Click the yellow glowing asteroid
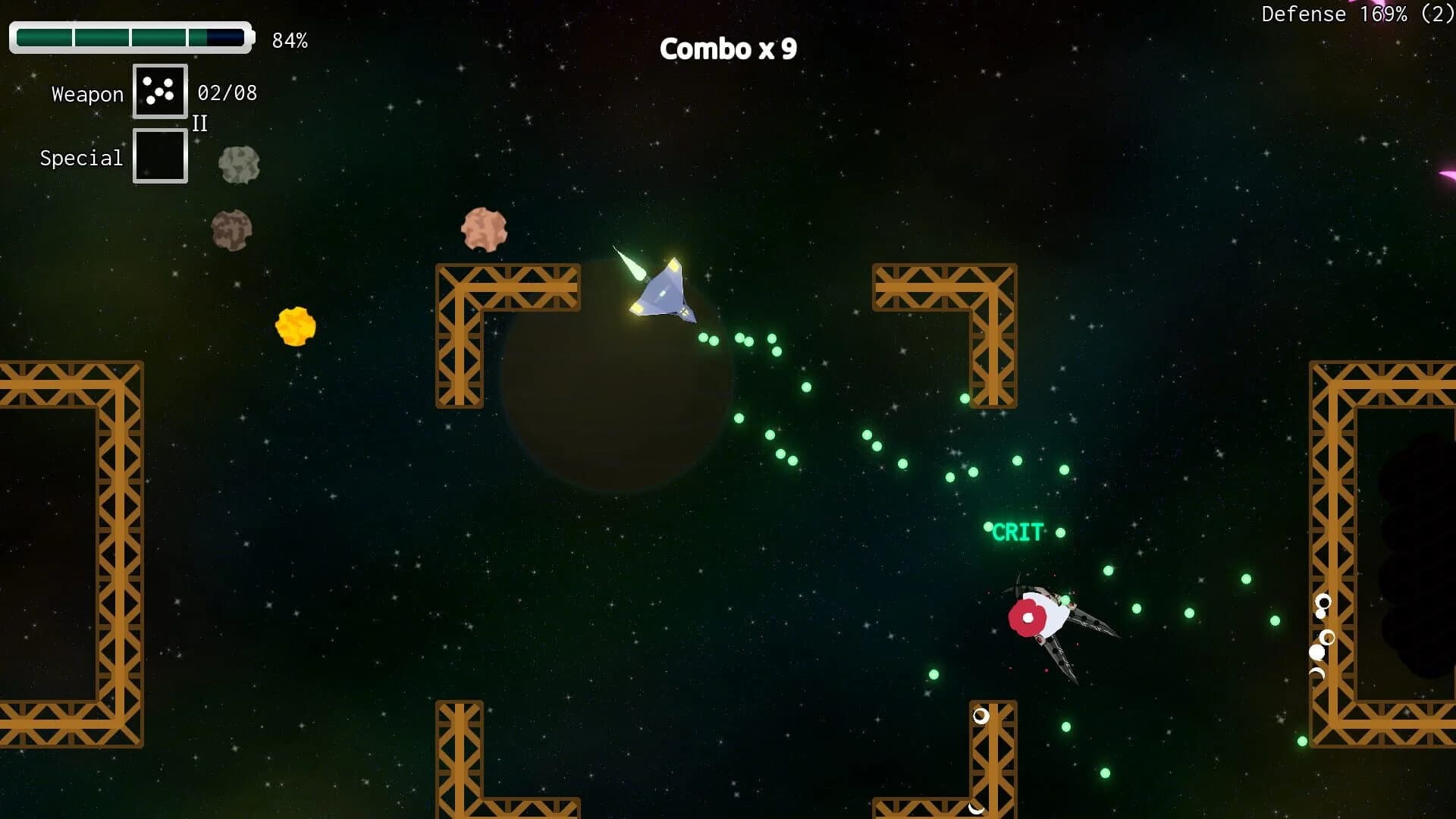 (297, 326)
